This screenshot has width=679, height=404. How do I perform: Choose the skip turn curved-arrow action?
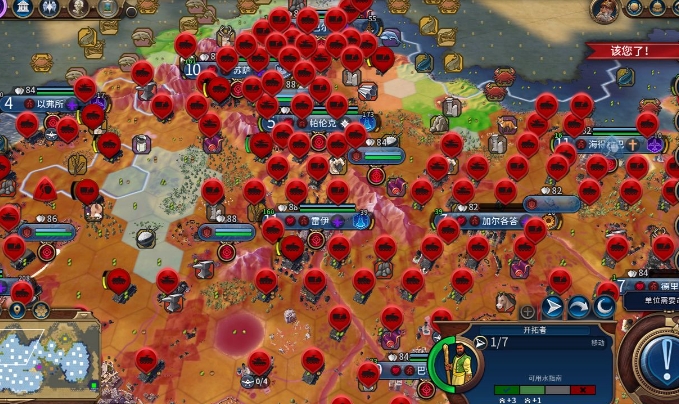(579, 307)
